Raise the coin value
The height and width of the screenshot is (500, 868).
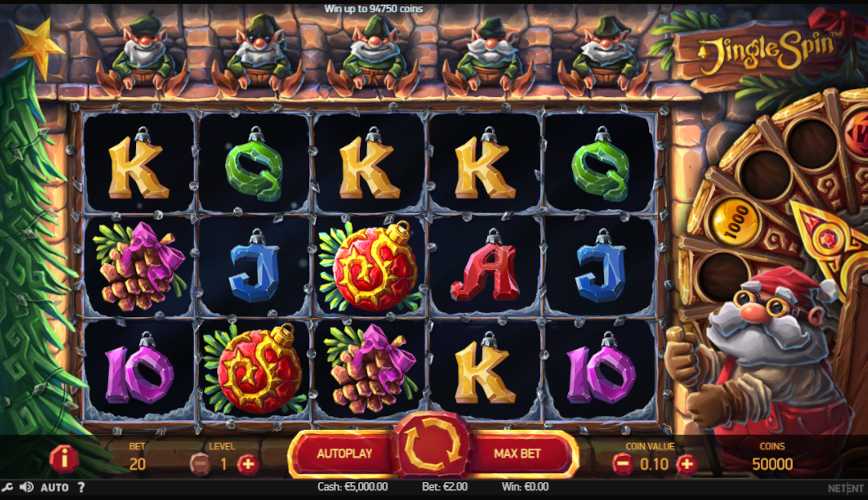686,463
